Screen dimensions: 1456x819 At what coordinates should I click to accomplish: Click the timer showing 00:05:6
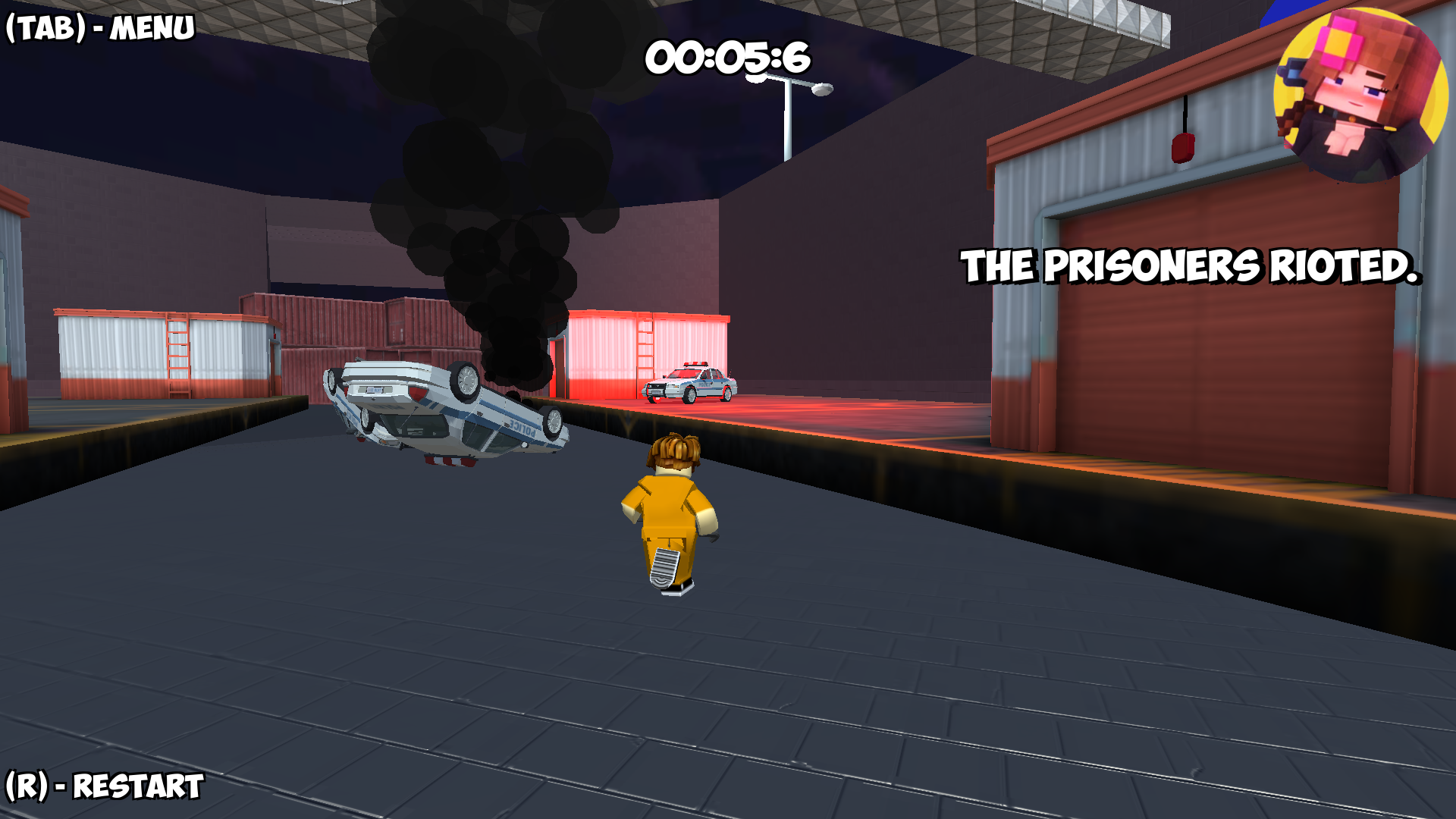click(726, 57)
